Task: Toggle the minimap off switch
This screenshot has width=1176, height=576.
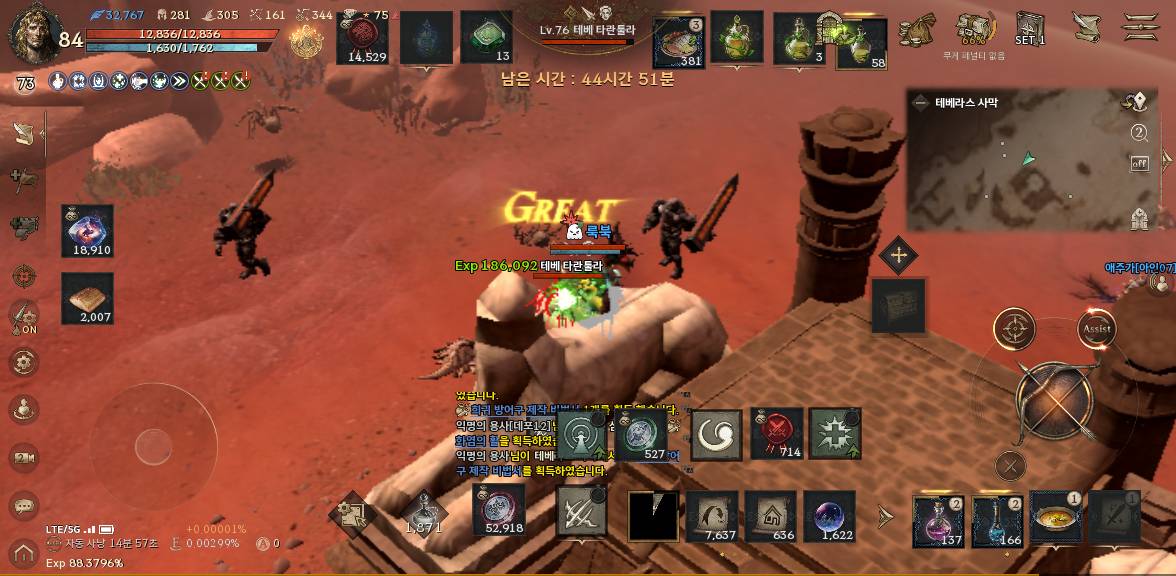Action: (1139, 163)
